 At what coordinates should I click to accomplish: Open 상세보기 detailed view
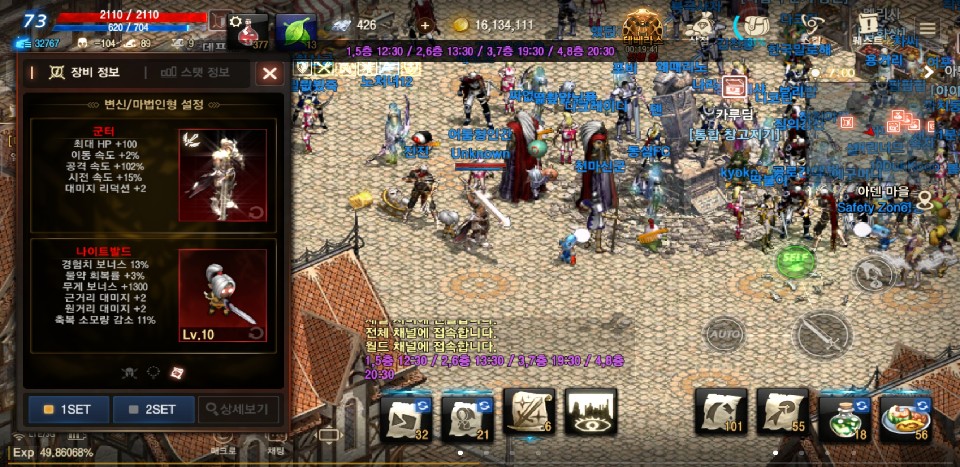tap(239, 409)
